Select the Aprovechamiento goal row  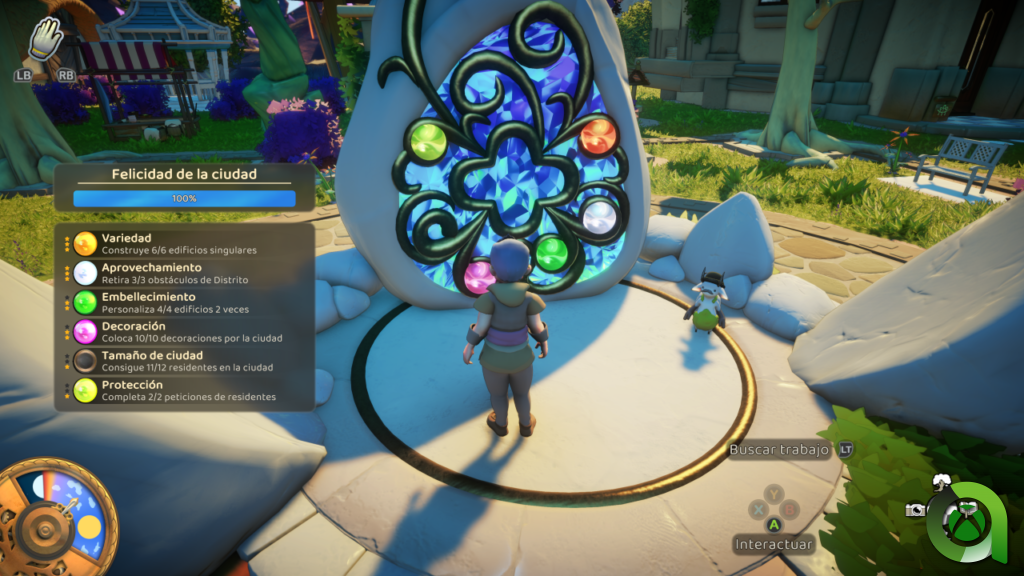(x=180, y=273)
